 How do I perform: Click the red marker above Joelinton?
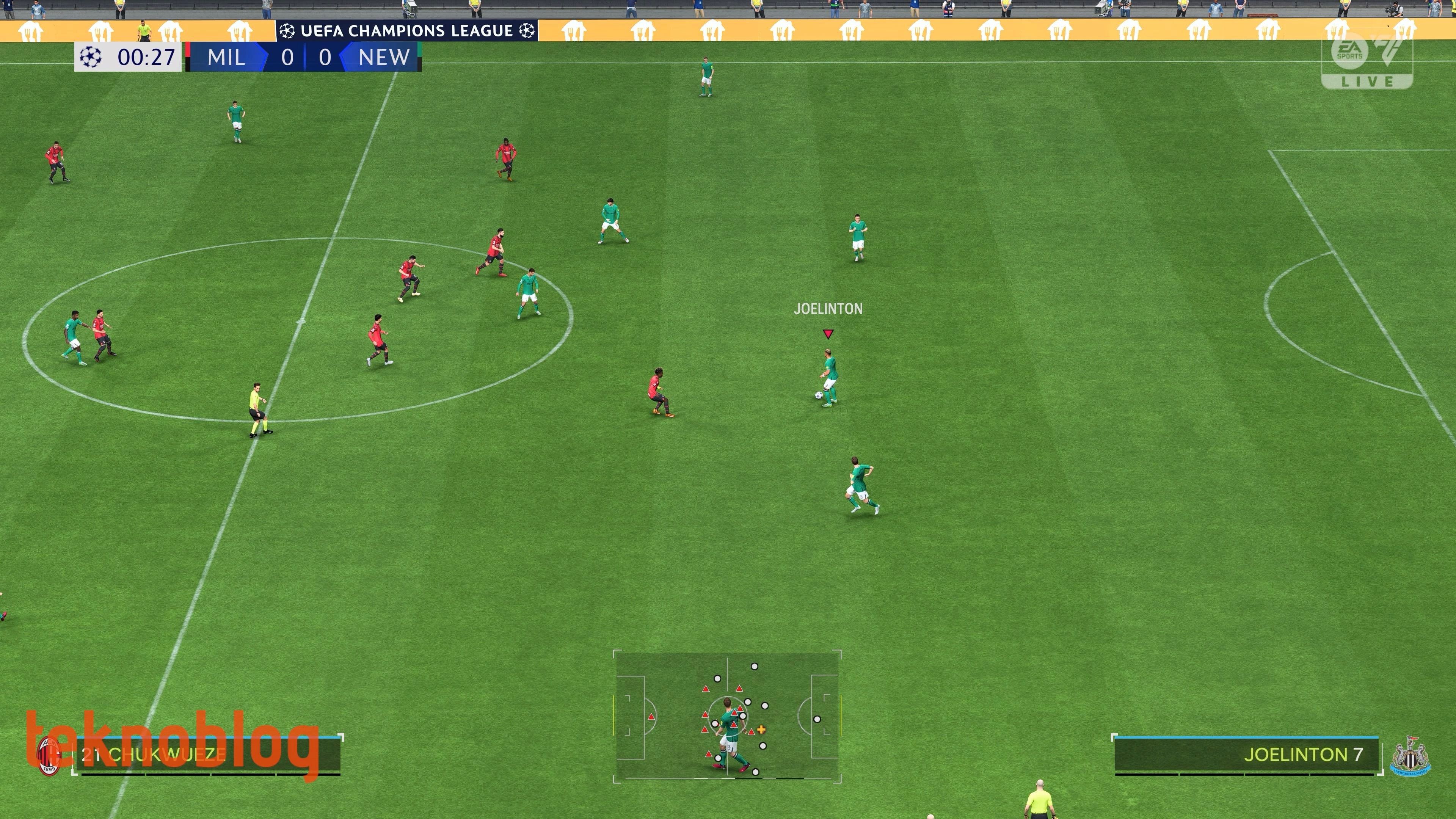[x=828, y=334]
